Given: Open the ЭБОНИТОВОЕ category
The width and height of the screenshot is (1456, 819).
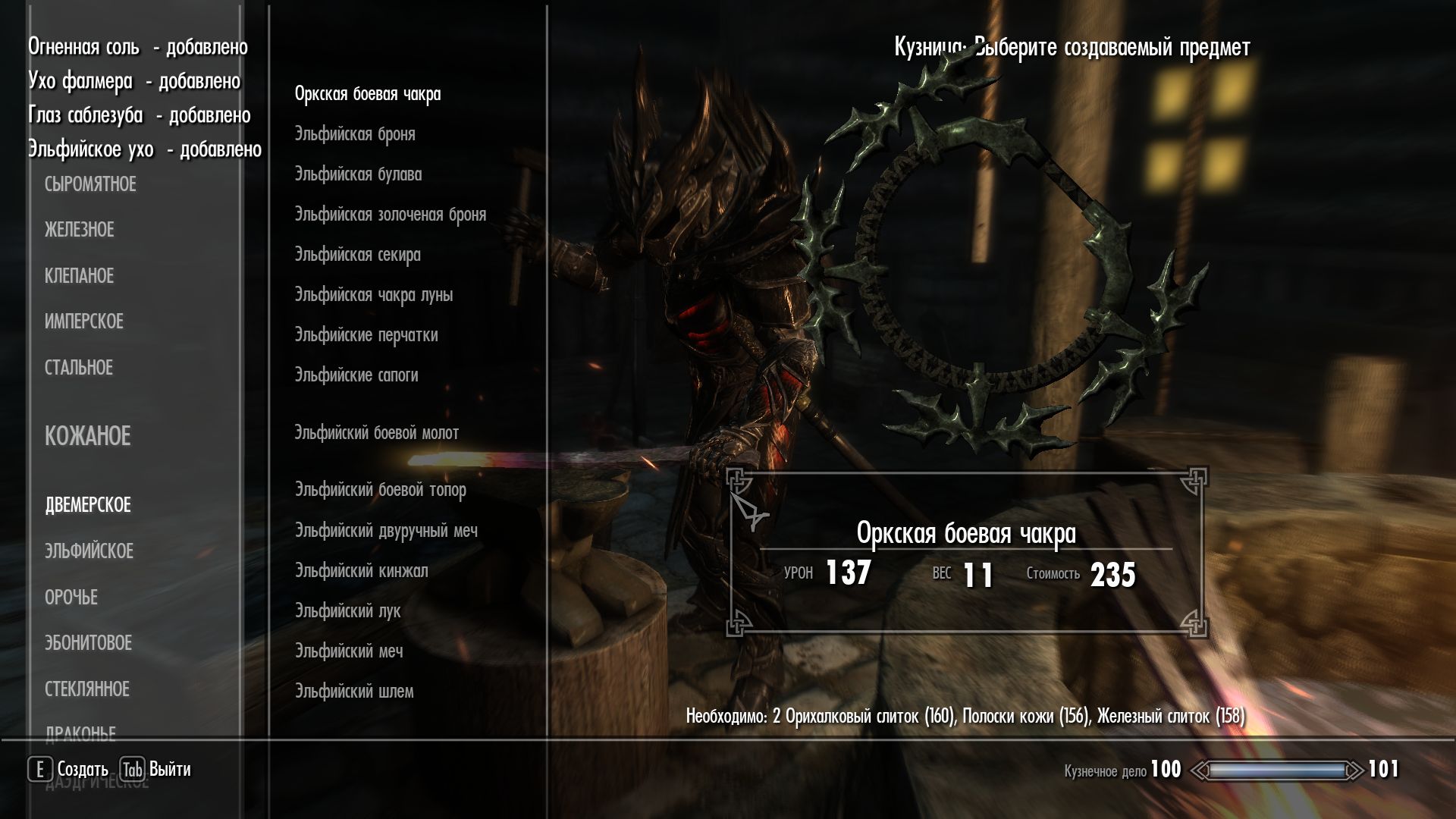Looking at the screenshot, I should (x=88, y=643).
